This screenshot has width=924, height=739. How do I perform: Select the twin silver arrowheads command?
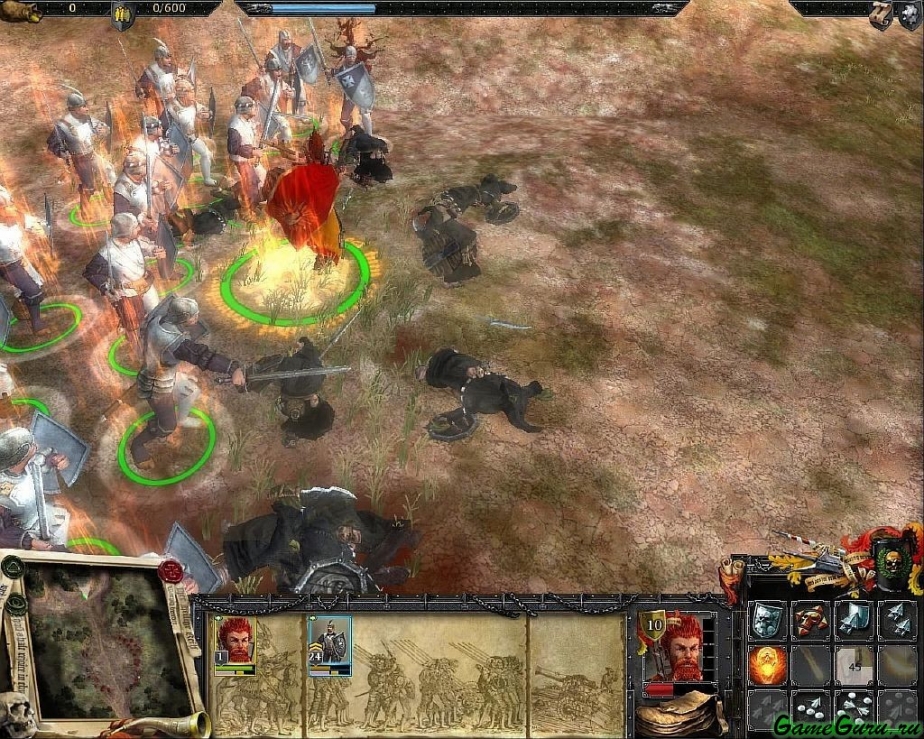897,621
